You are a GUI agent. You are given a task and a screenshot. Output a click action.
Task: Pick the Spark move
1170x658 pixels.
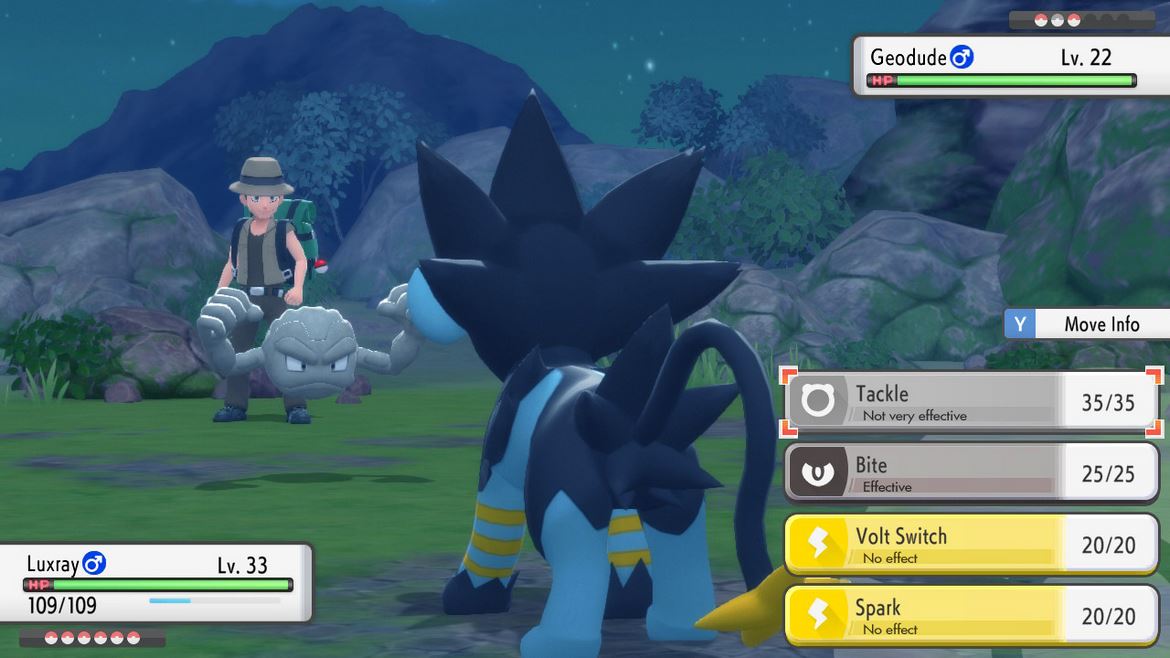click(970, 616)
